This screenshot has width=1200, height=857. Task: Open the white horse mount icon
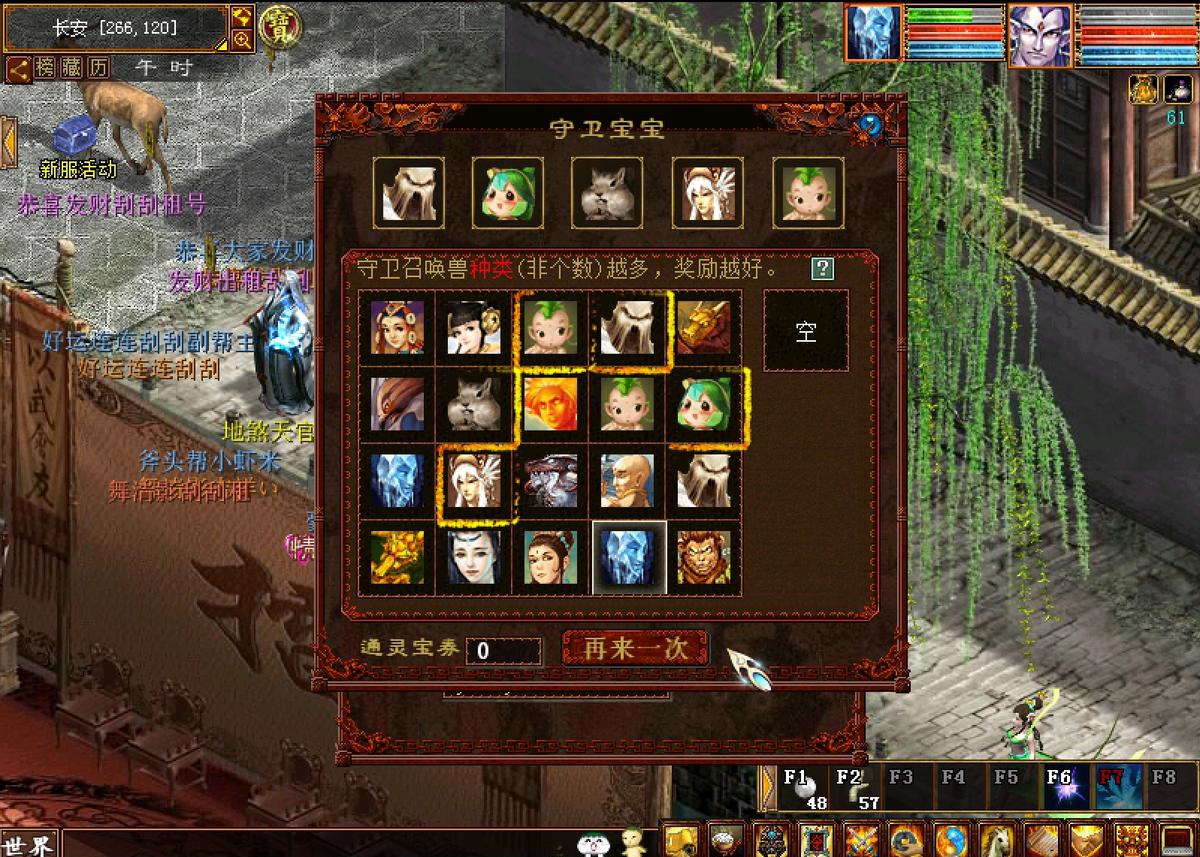coord(994,840)
